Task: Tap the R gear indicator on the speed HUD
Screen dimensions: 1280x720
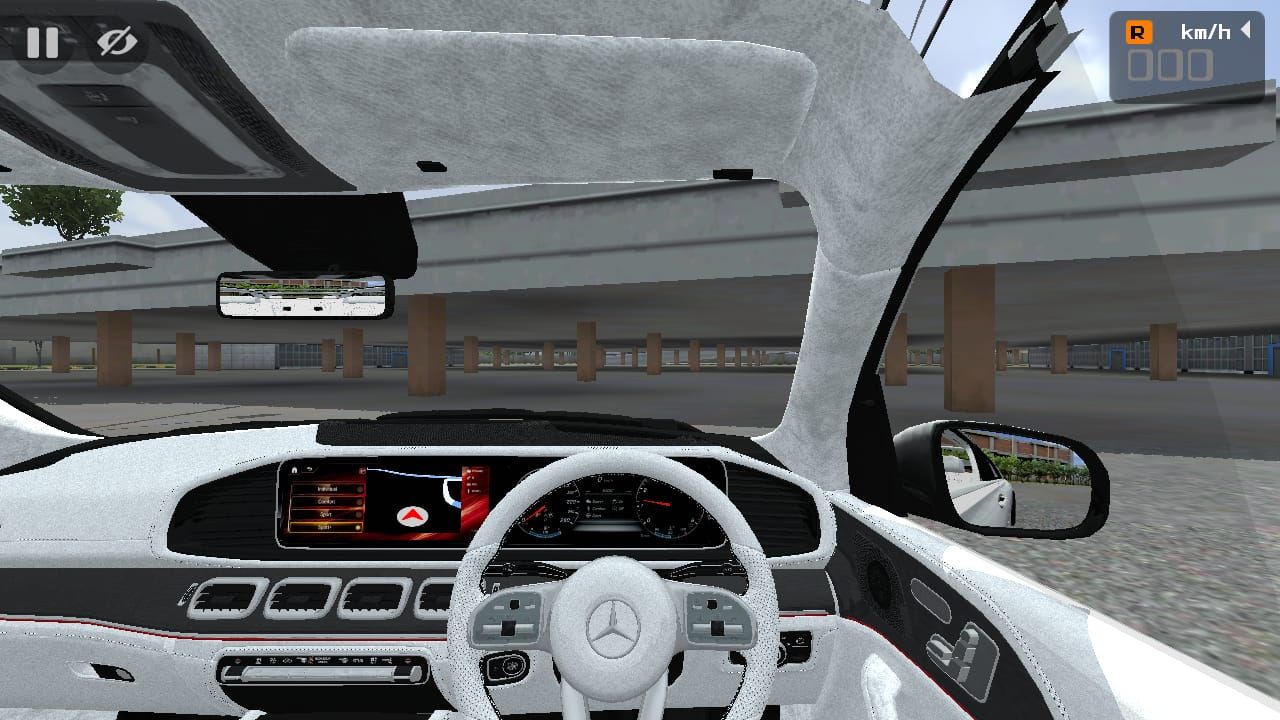Action: [x=1139, y=32]
